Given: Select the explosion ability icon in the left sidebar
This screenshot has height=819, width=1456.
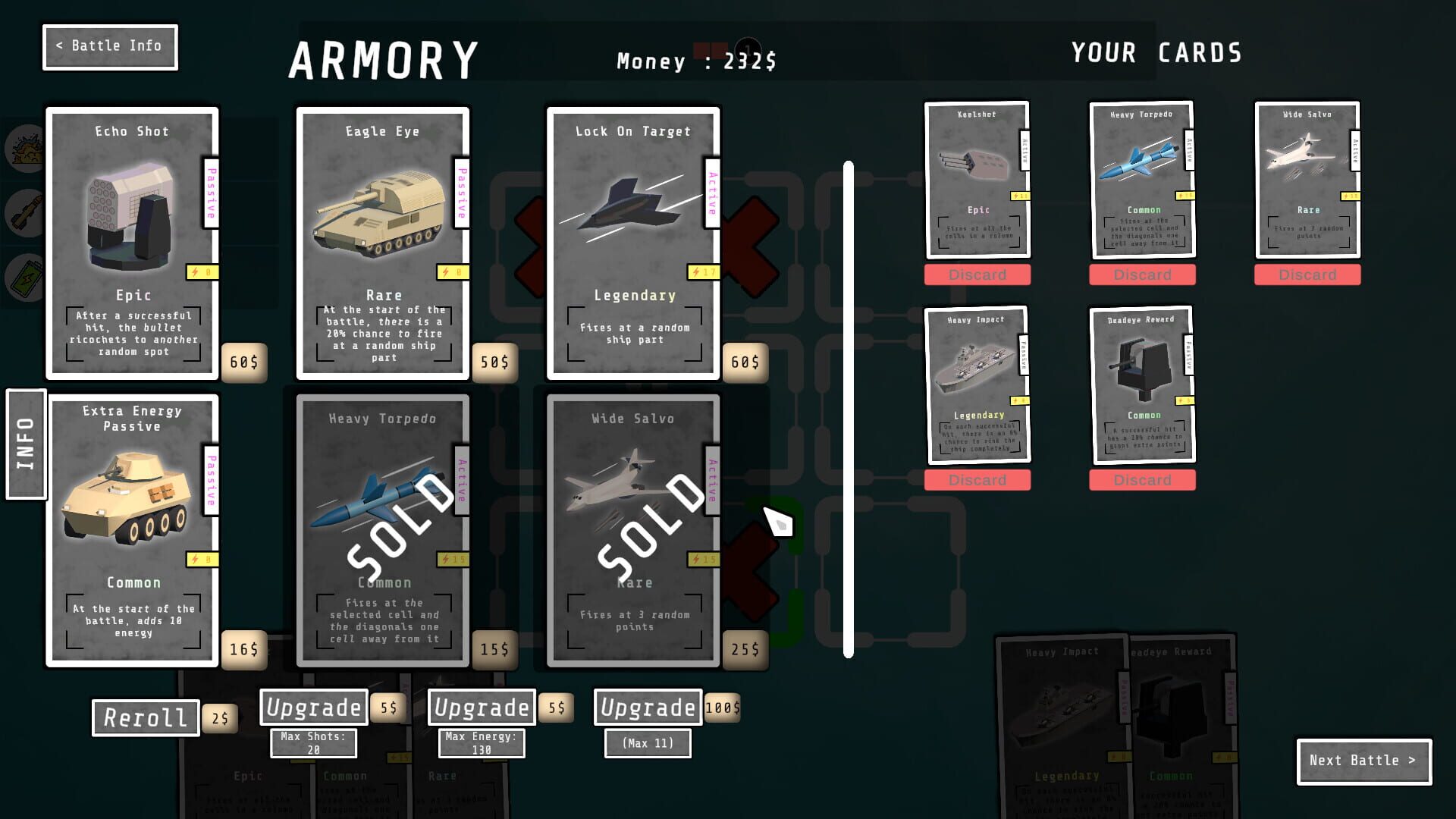Looking at the screenshot, I should tap(23, 149).
